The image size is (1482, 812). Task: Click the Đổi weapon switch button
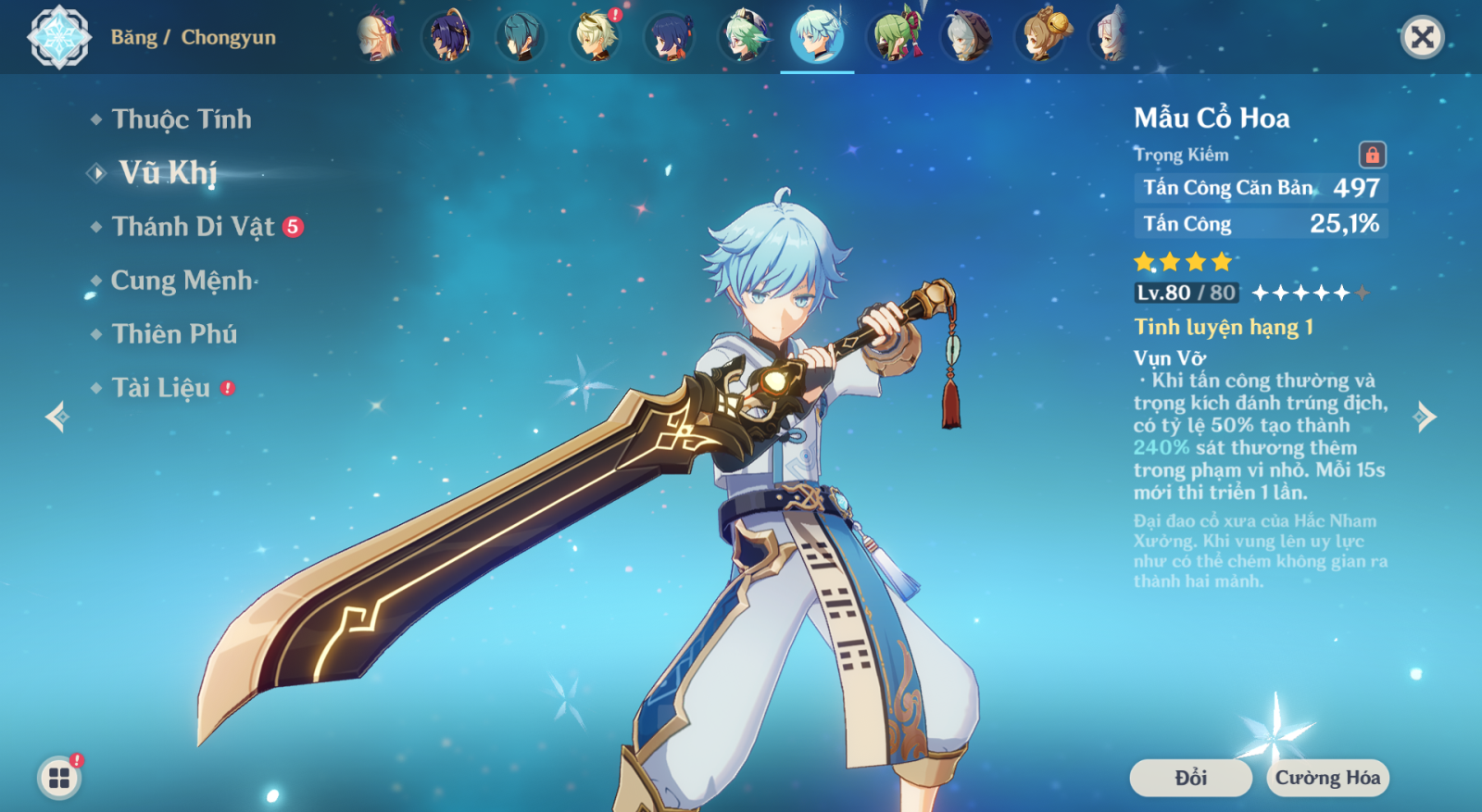(1190, 778)
